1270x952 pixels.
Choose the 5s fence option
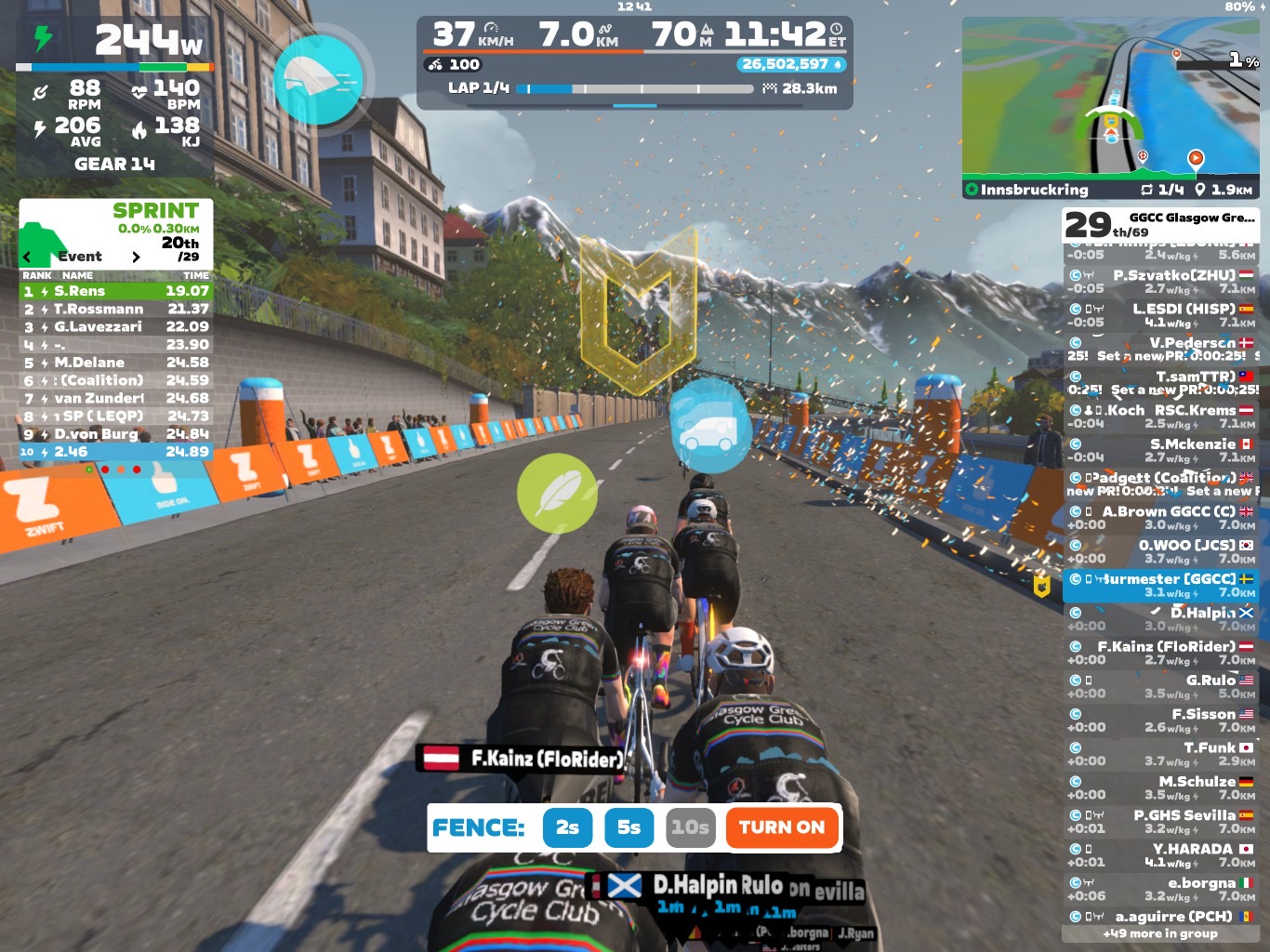pos(629,827)
